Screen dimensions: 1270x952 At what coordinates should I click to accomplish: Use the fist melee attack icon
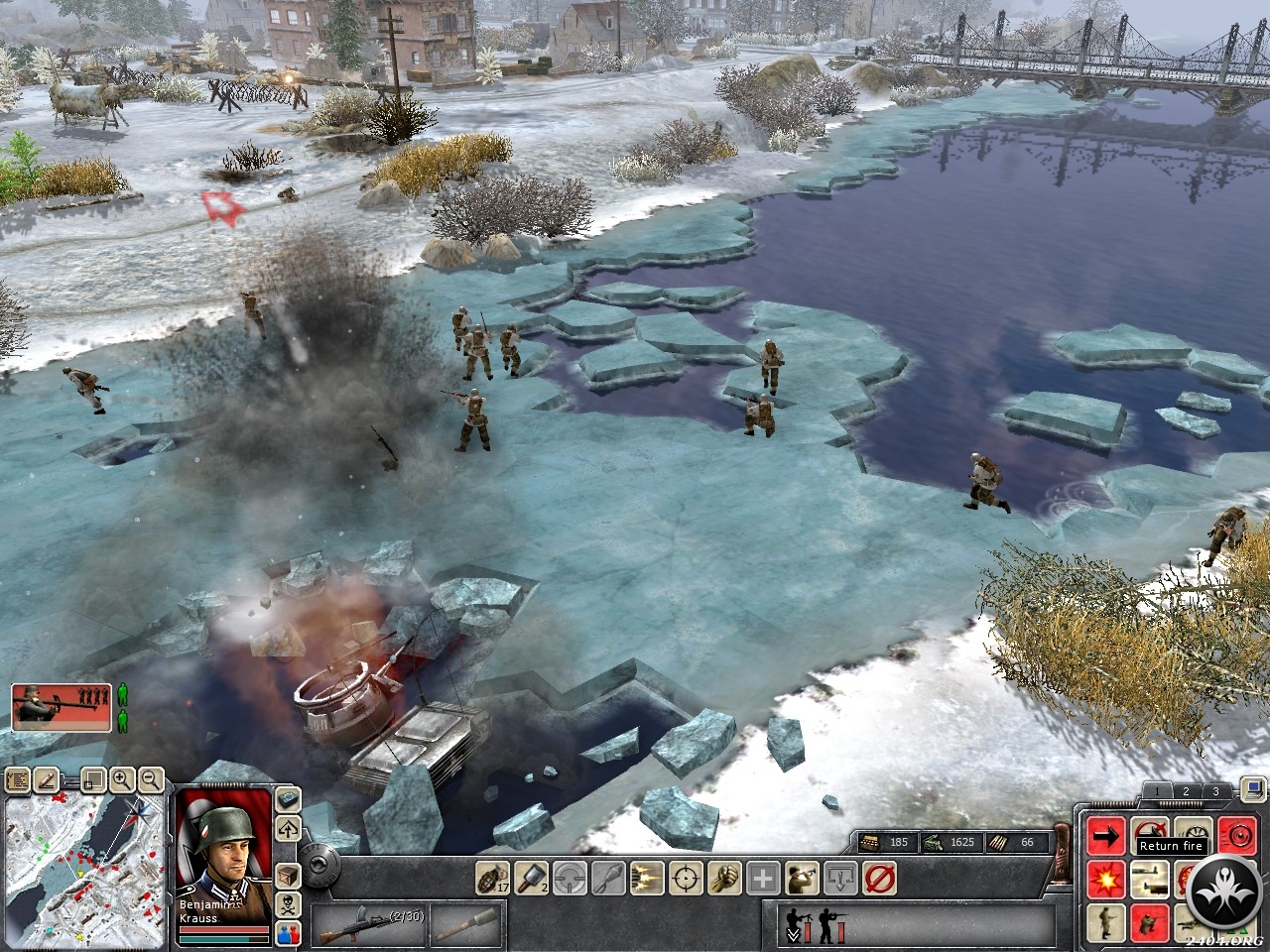724,878
